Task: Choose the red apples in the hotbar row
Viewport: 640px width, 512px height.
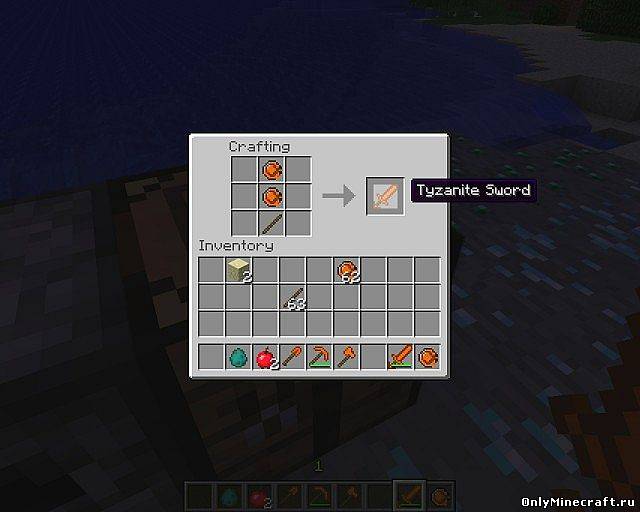Action: click(x=266, y=356)
